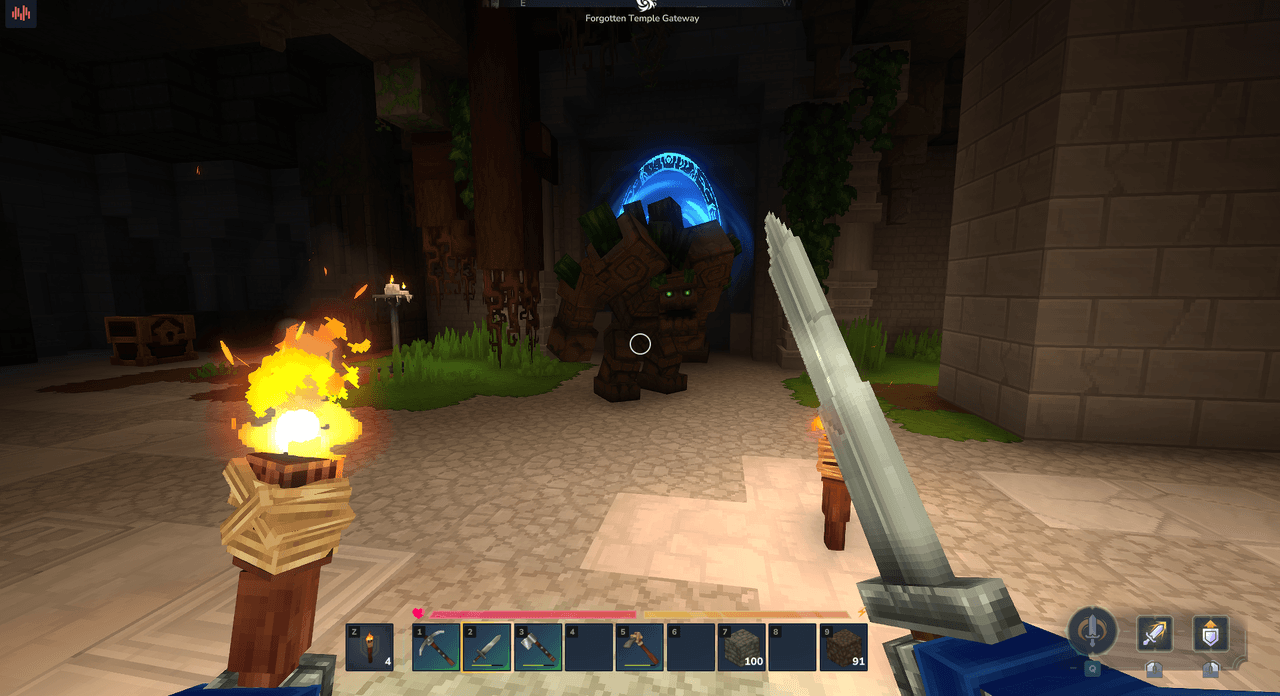
Task: Select the dirt block stack of 91
Action: pos(844,647)
